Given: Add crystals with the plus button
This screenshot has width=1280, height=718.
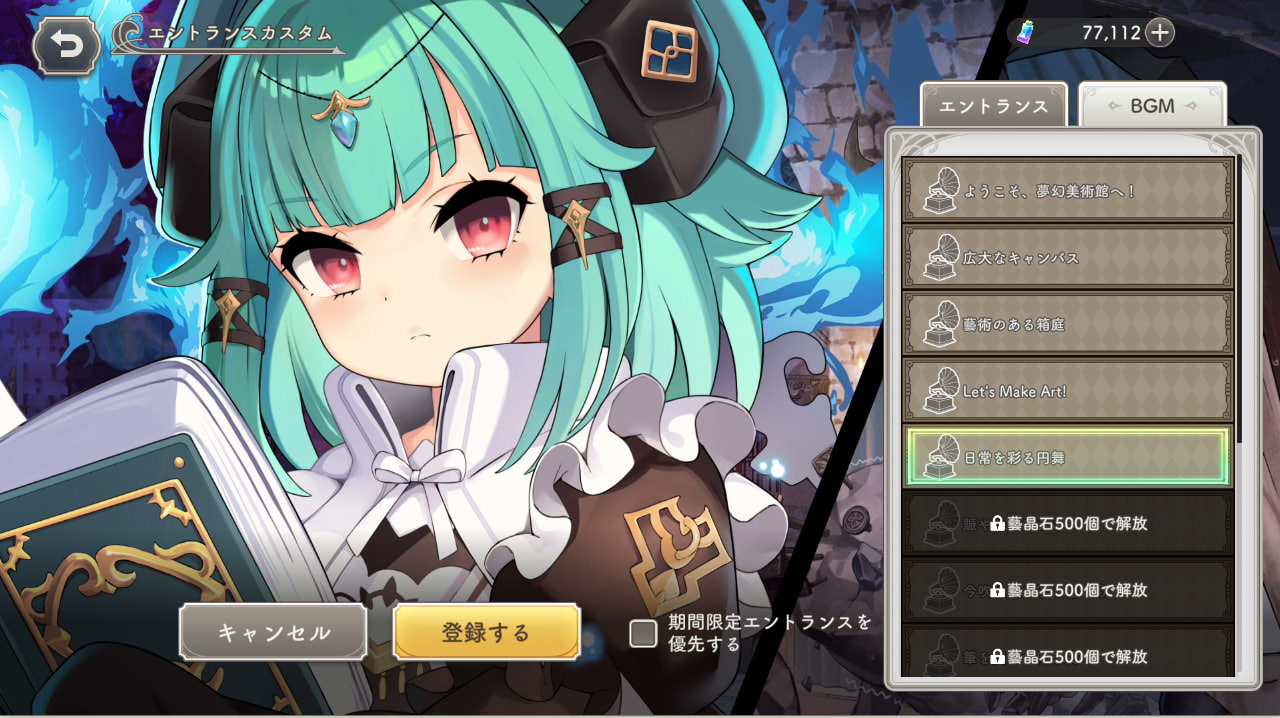Looking at the screenshot, I should tap(1159, 33).
